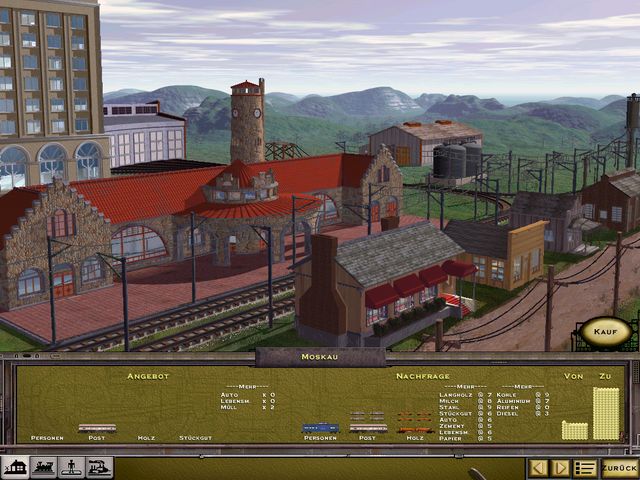Click the Kauf button
The height and width of the screenshot is (480, 640).
[x=605, y=332]
